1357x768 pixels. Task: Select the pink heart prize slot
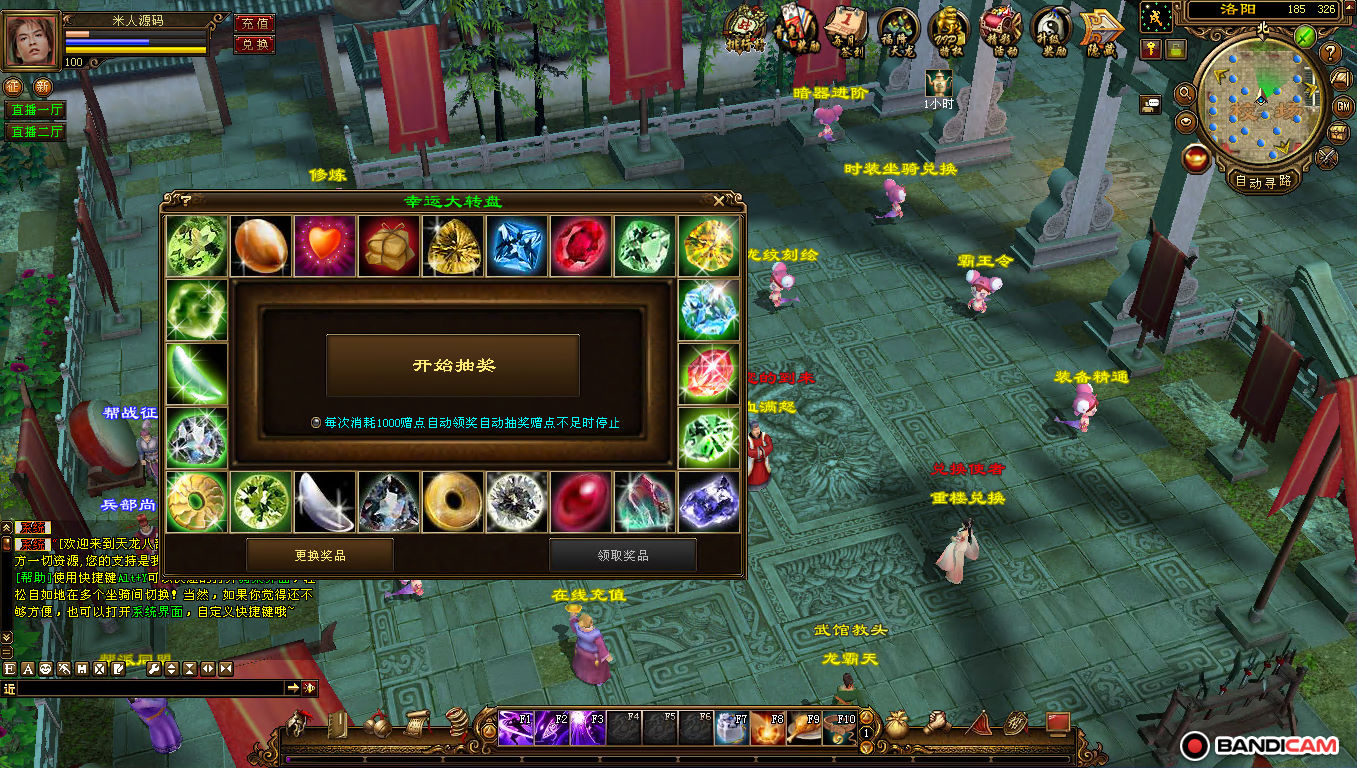pyautogui.click(x=325, y=246)
